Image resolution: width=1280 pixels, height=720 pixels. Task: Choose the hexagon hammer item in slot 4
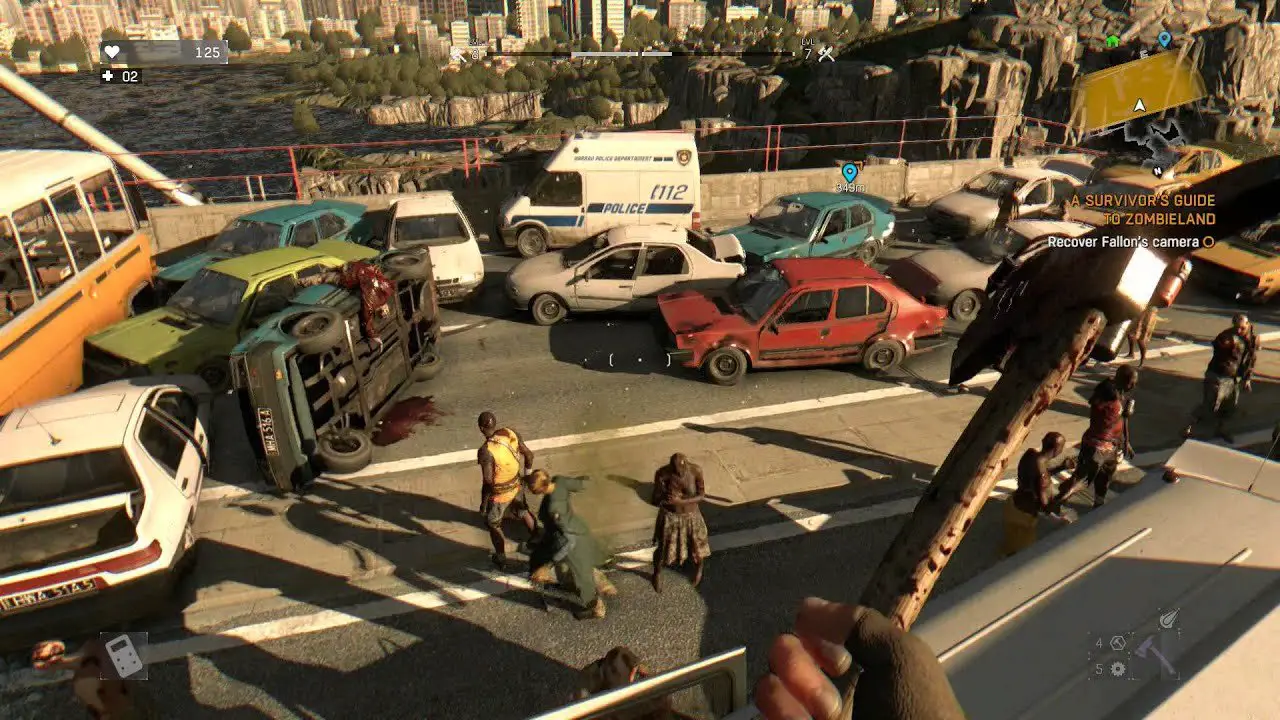(x=1118, y=644)
